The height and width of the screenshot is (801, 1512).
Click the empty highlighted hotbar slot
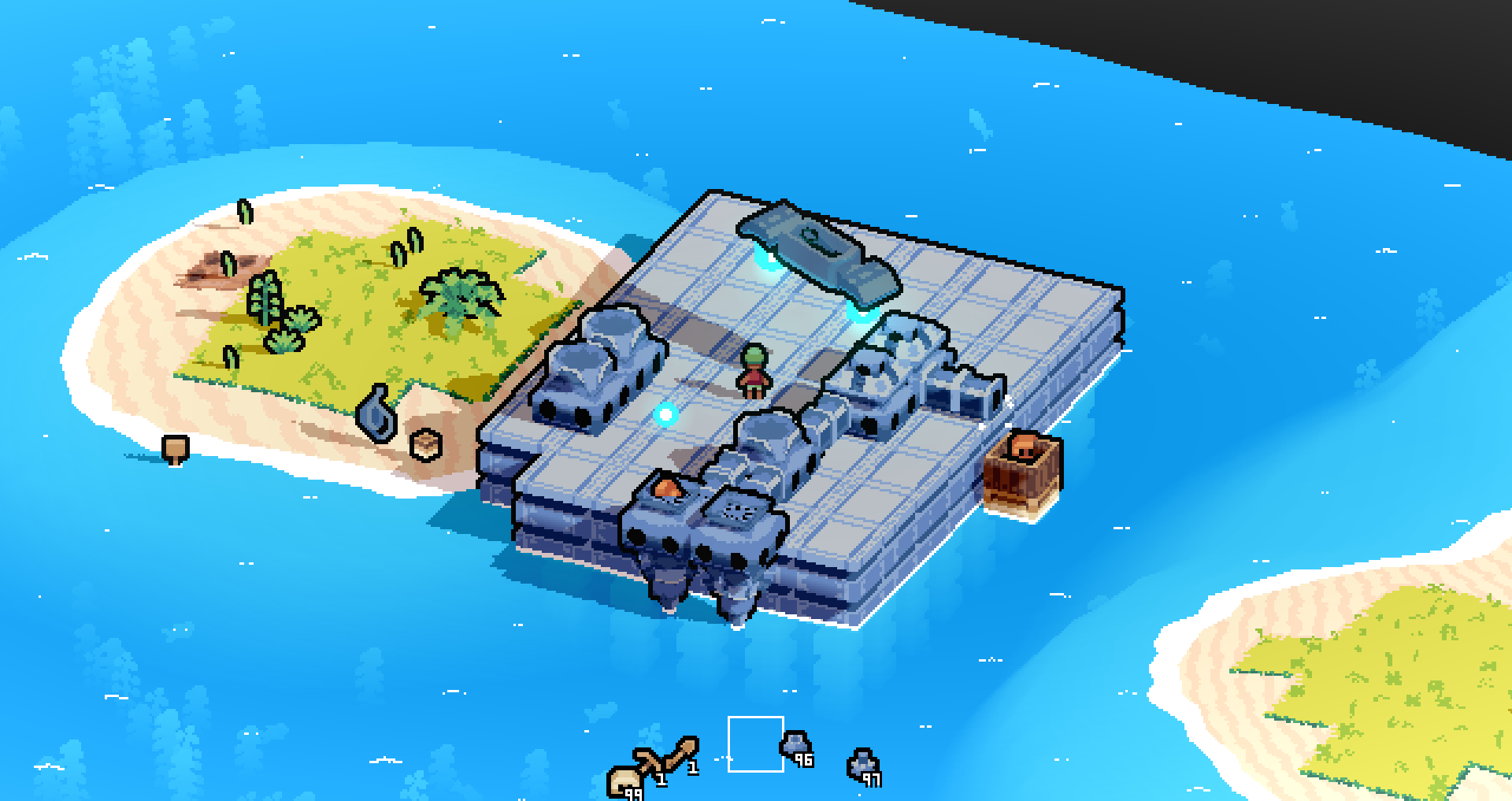pos(756,744)
